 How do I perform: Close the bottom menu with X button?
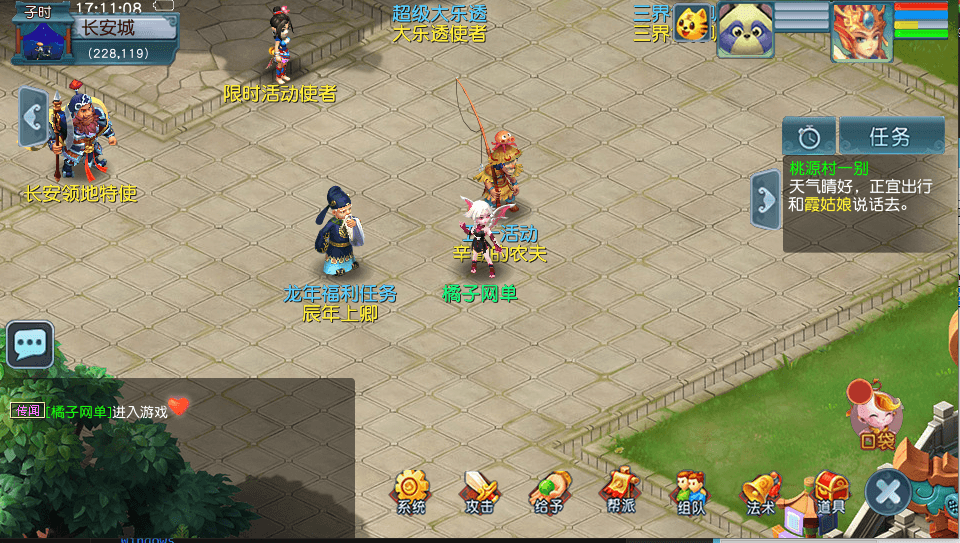[x=888, y=491]
